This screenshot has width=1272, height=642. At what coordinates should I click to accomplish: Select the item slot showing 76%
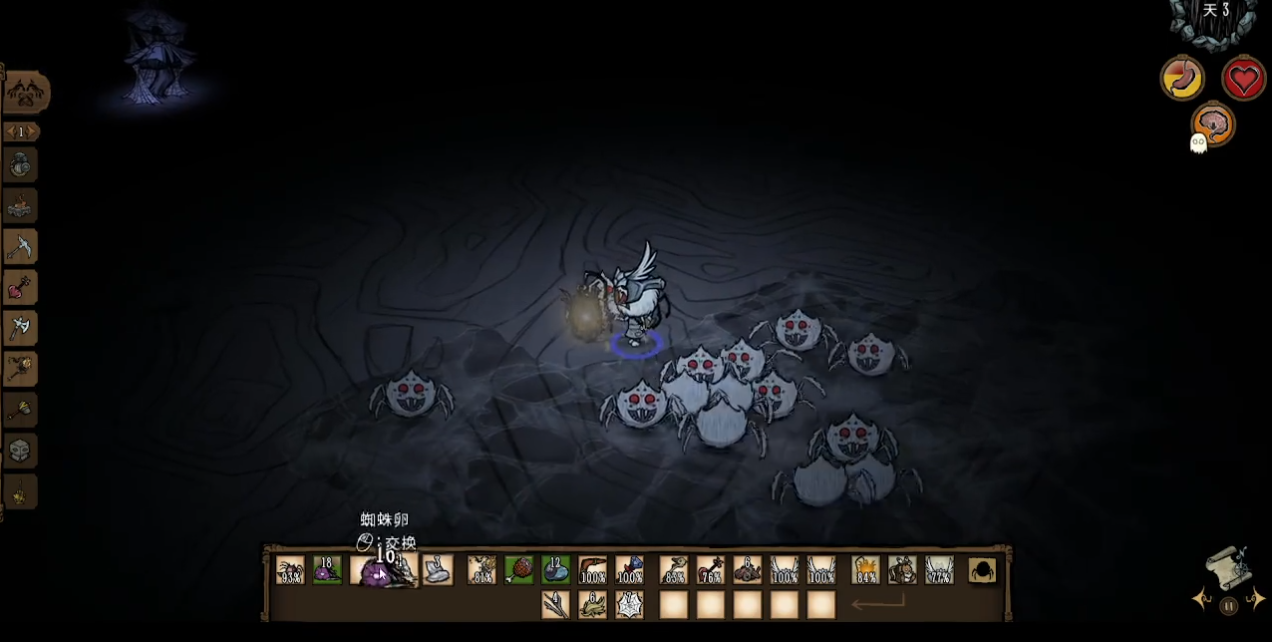point(711,570)
